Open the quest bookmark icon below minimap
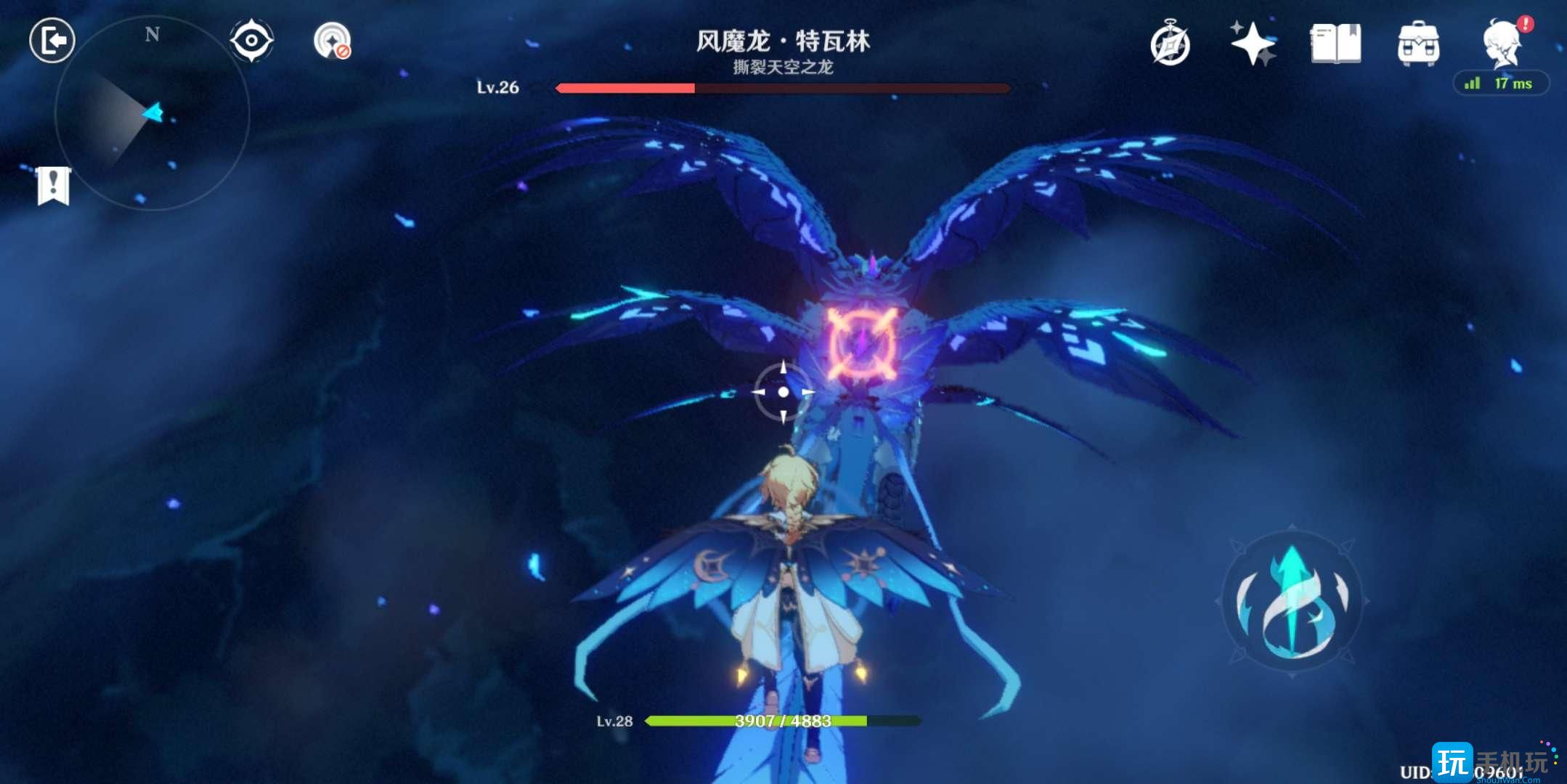 coord(52,187)
